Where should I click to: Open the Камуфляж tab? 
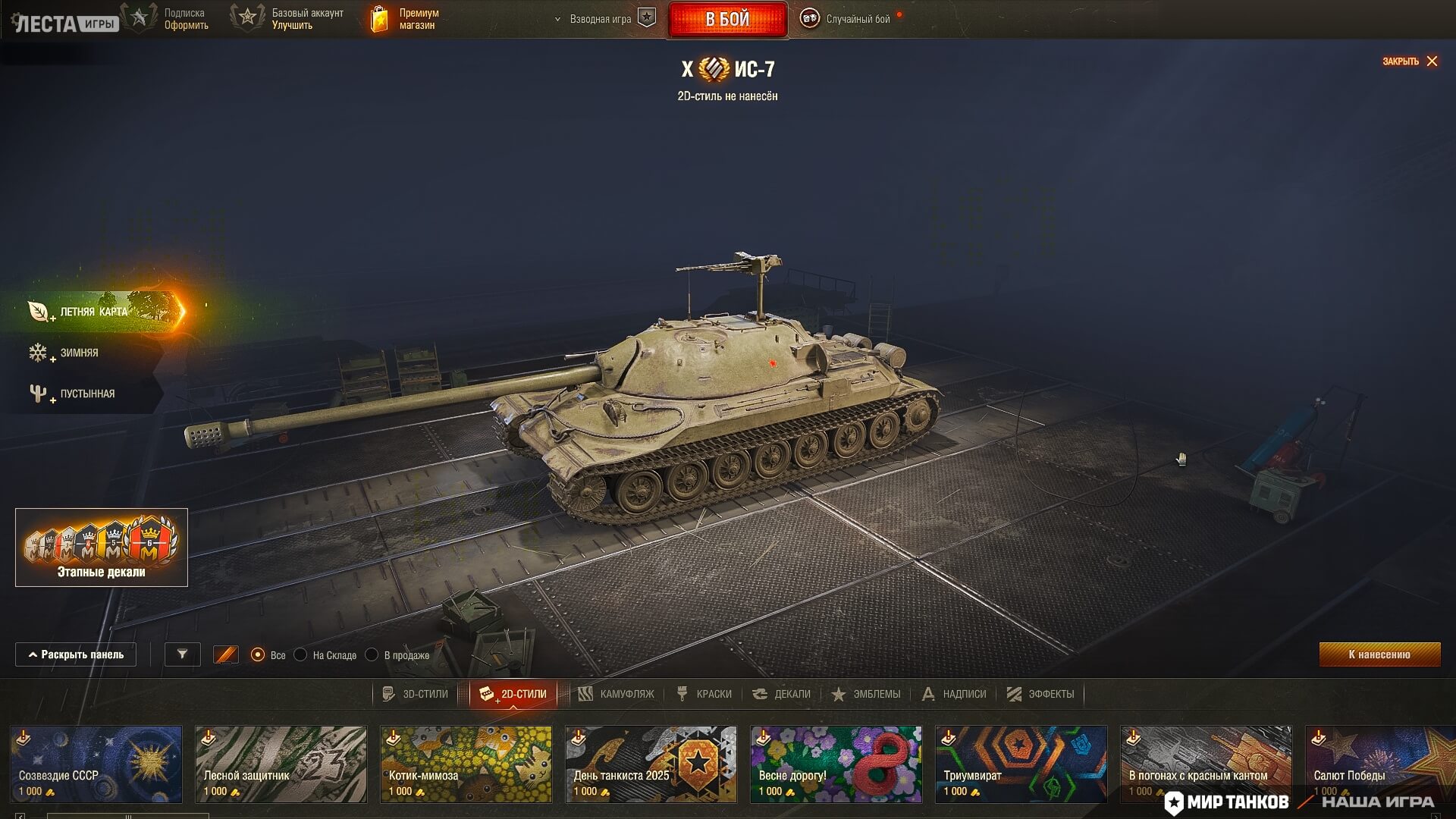(617, 694)
